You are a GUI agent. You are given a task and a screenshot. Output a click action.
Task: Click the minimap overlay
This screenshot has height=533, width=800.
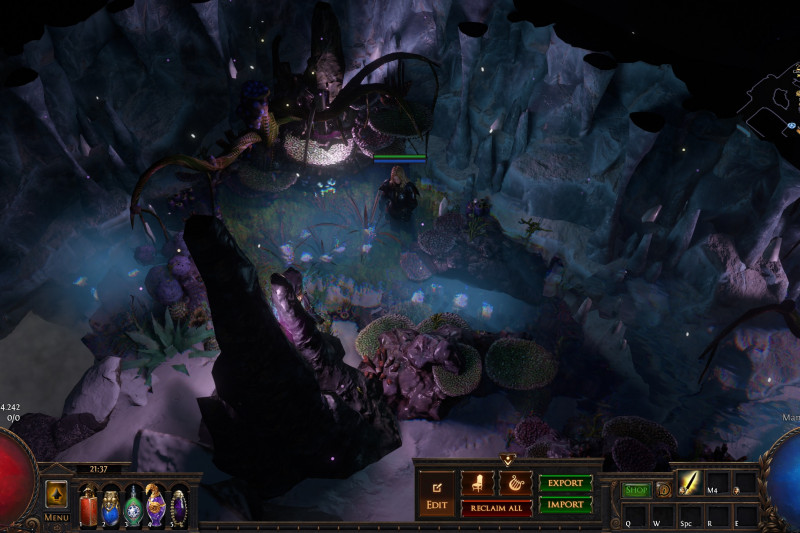click(770, 100)
